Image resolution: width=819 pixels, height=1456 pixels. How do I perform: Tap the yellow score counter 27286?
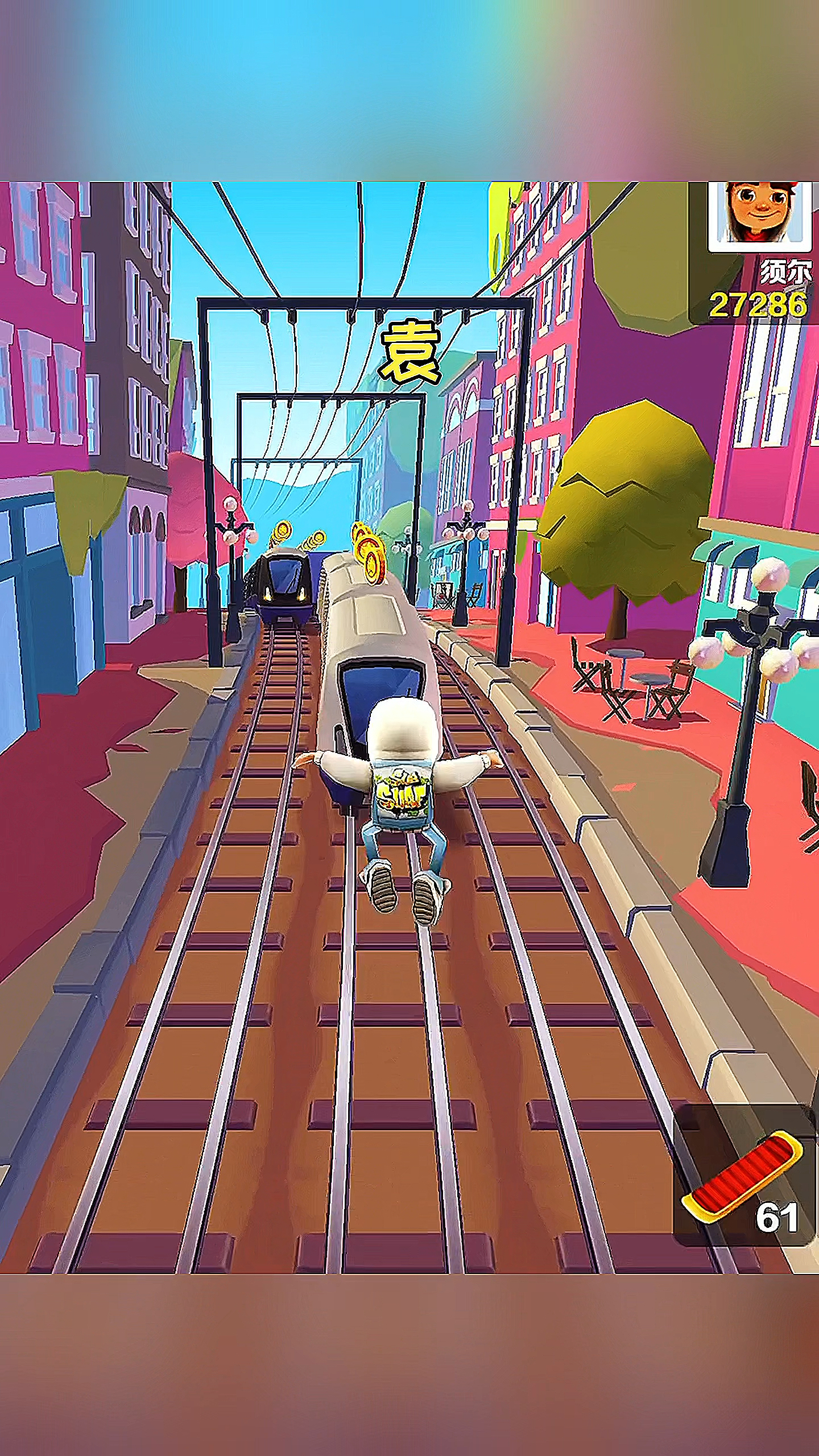tap(759, 303)
